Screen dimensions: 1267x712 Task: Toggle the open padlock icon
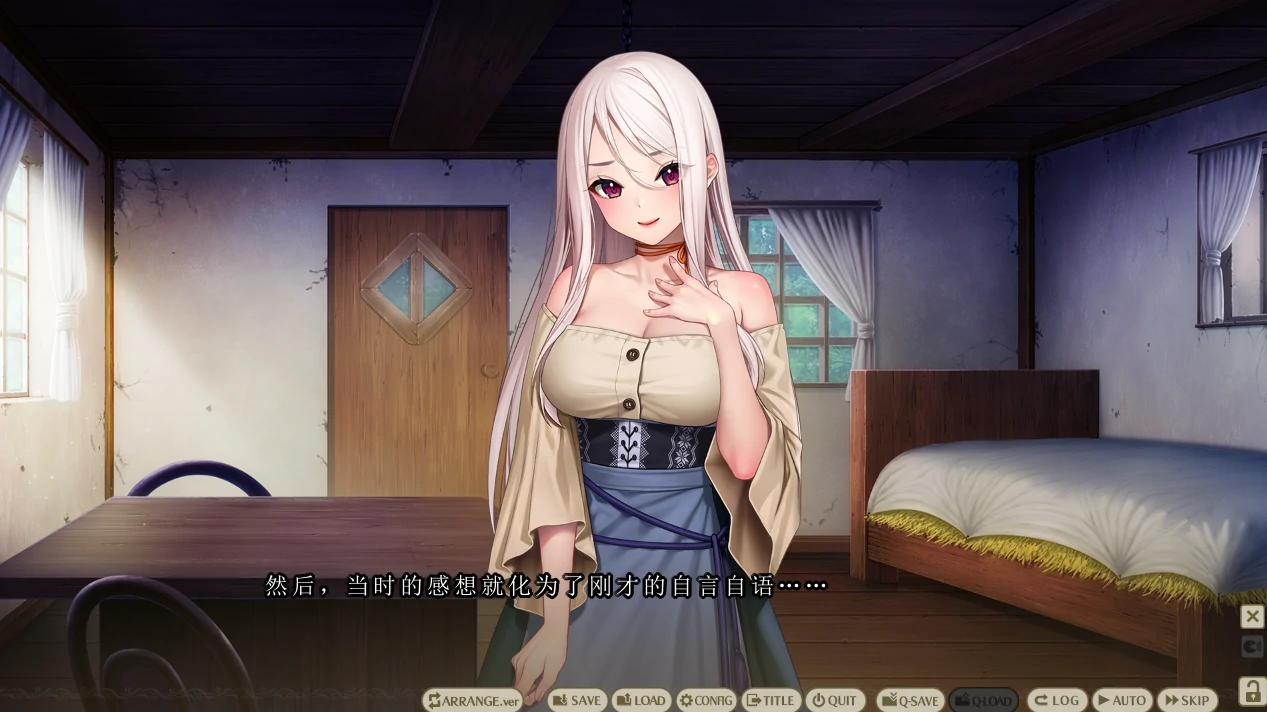click(x=1251, y=690)
